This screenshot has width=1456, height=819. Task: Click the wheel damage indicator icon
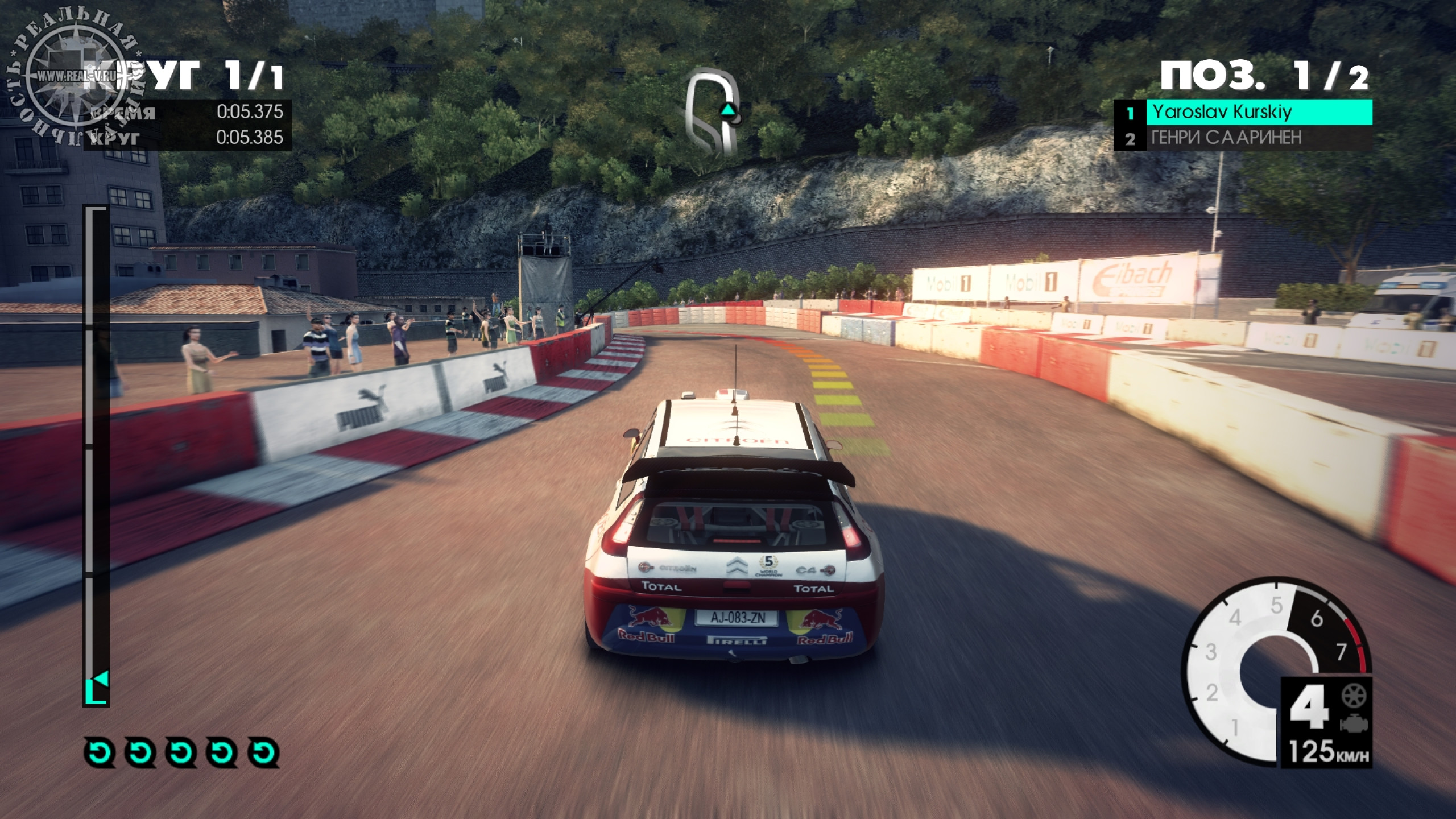tap(1354, 696)
